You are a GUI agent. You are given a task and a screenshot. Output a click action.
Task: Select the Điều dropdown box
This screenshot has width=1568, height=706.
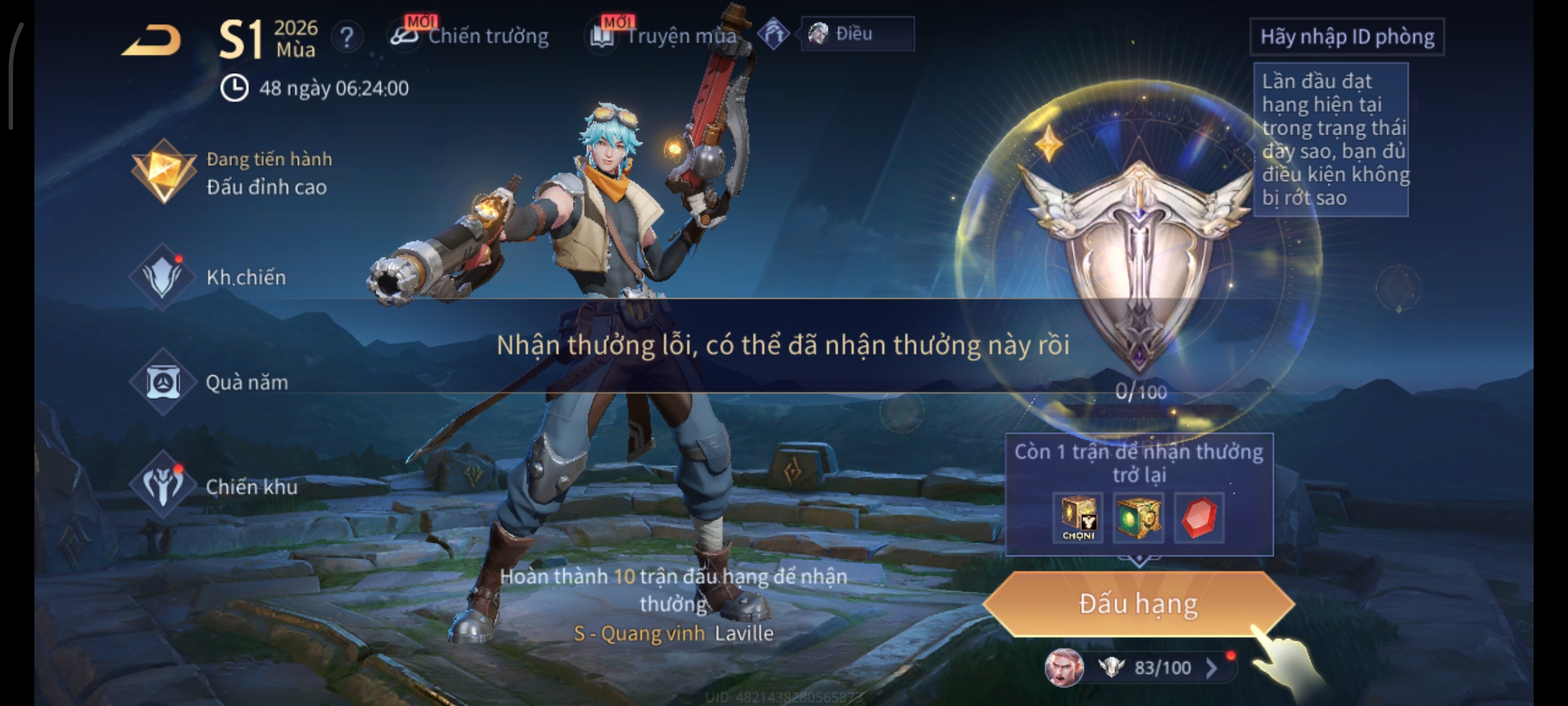point(857,34)
